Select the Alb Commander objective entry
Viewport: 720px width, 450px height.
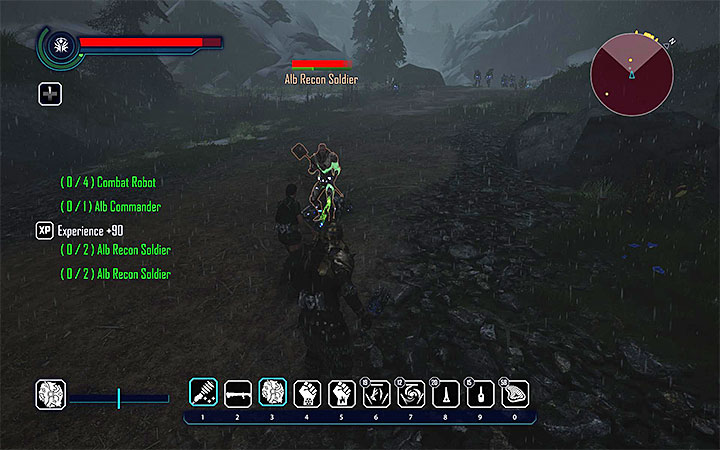tap(110, 206)
